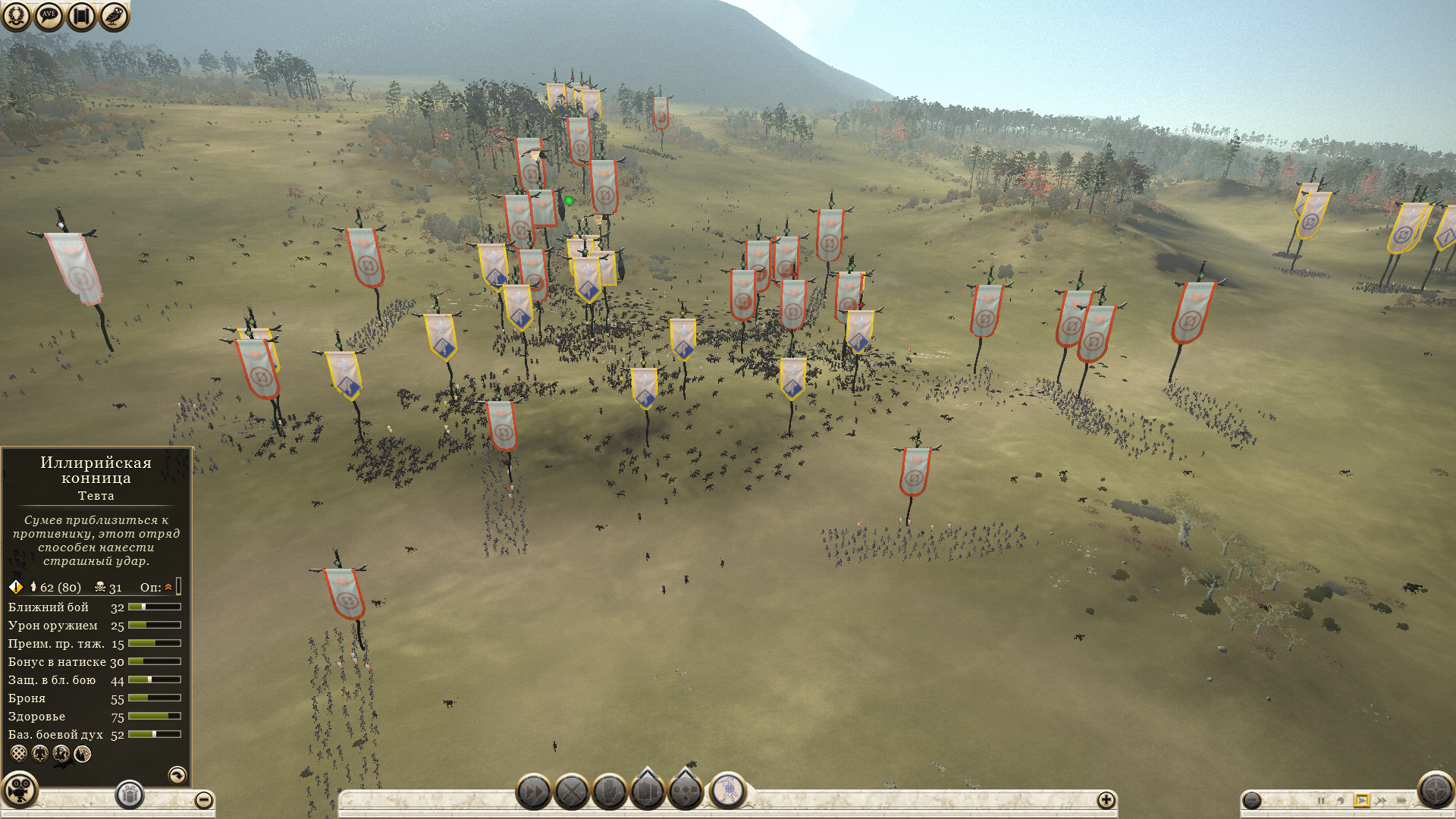Viewport: 1456px width, 819px height.
Task: Open the banner formations button
Action: pos(648,792)
